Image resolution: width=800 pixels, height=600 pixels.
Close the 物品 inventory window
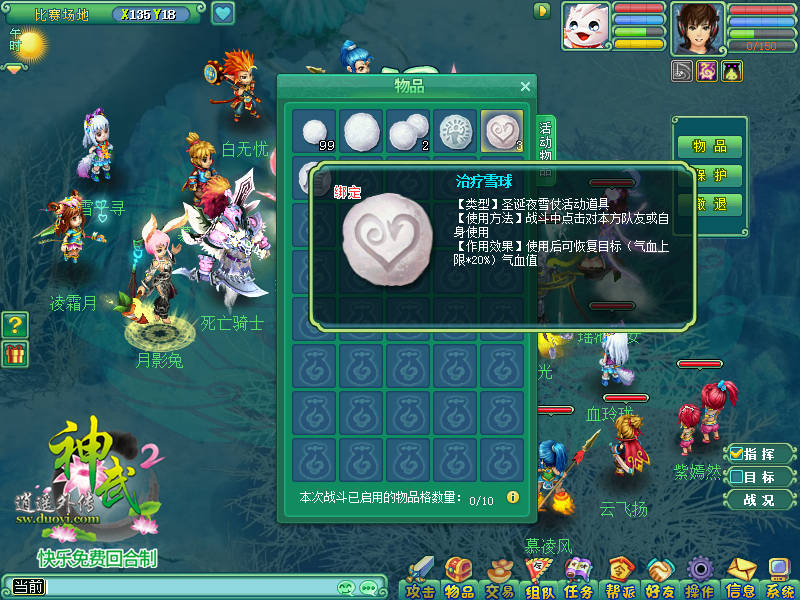pyautogui.click(x=525, y=87)
